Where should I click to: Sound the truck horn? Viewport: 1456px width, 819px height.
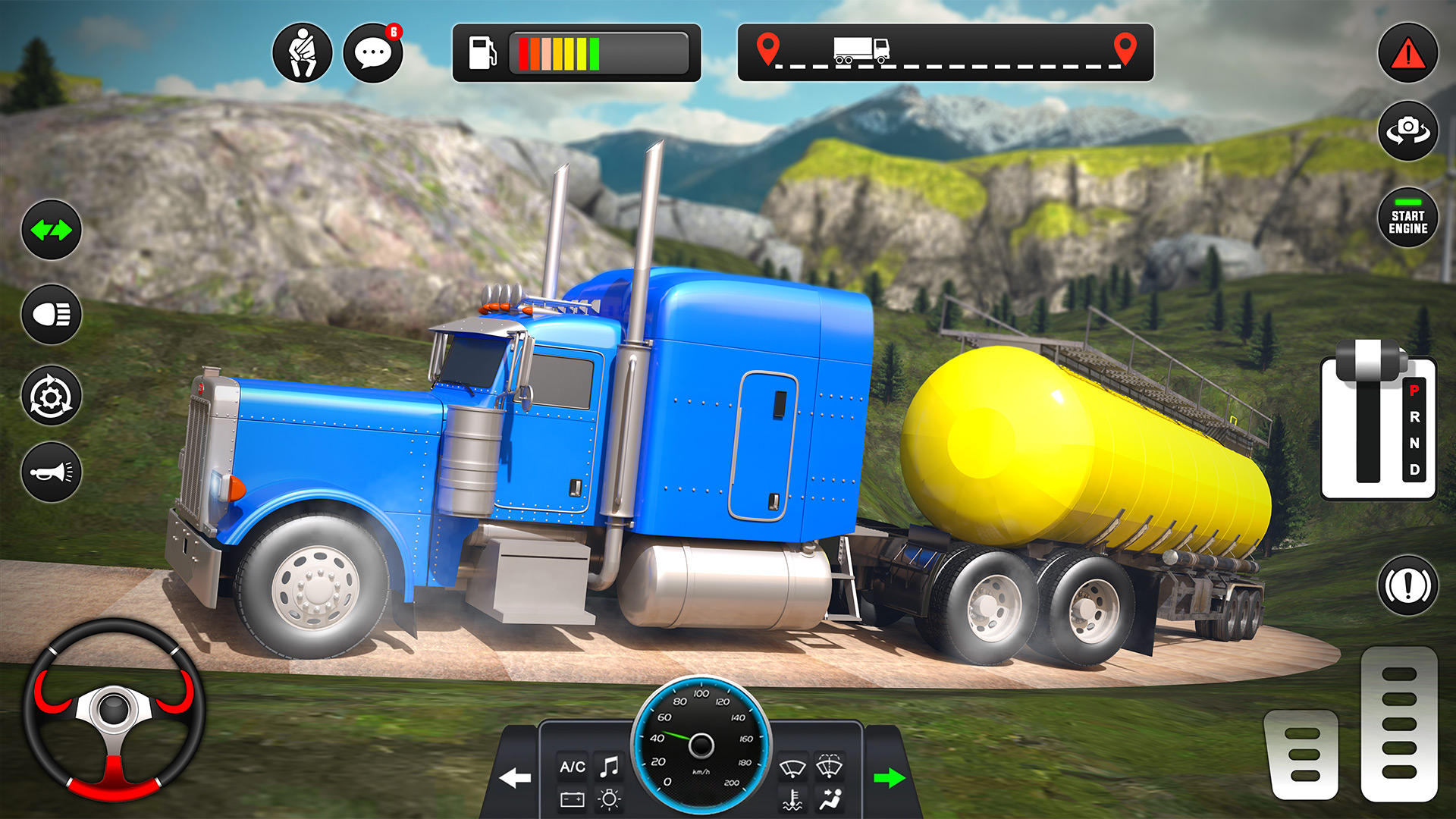point(52,472)
